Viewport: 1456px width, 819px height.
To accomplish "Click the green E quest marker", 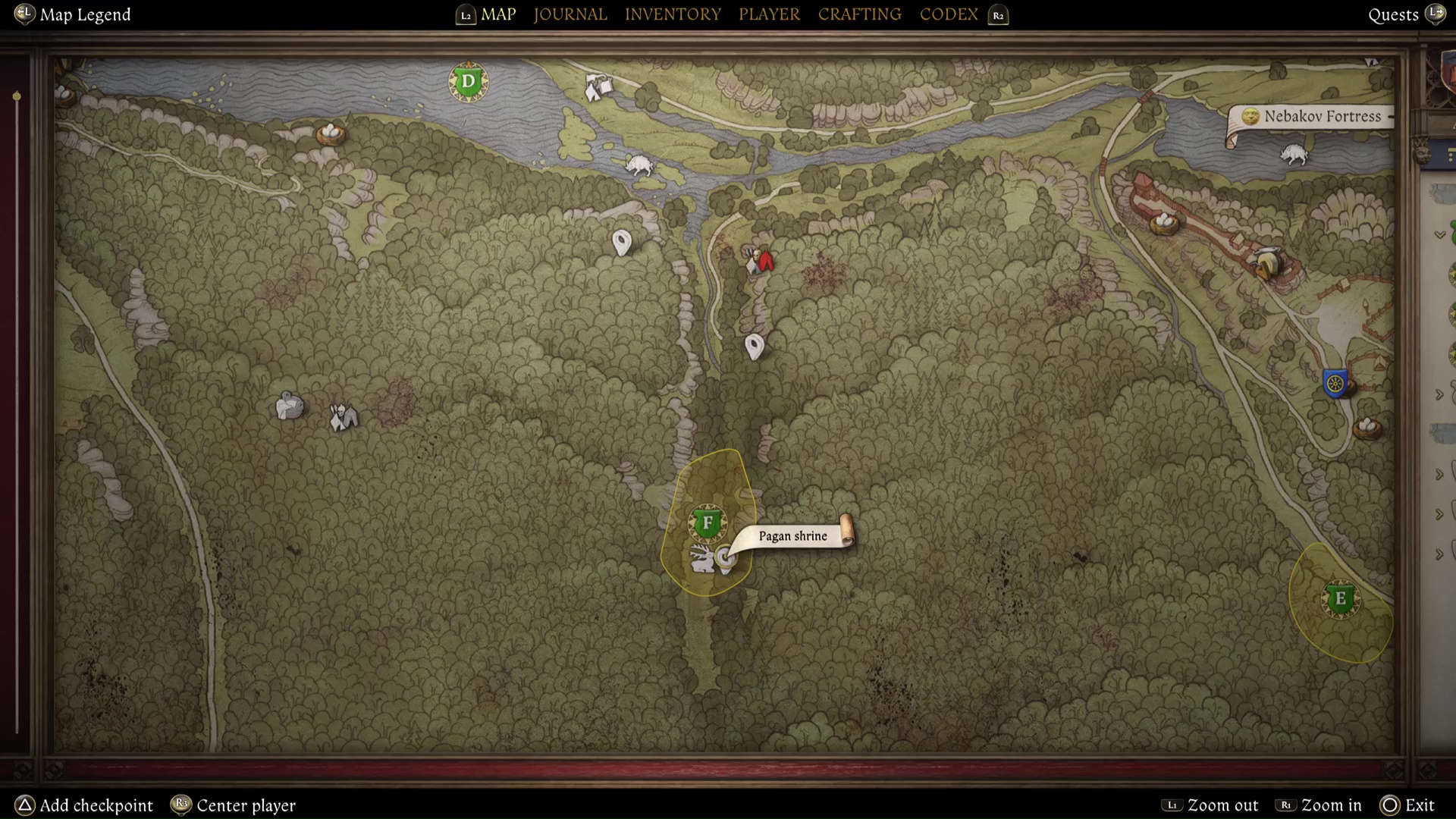I will (x=1340, y=599).
